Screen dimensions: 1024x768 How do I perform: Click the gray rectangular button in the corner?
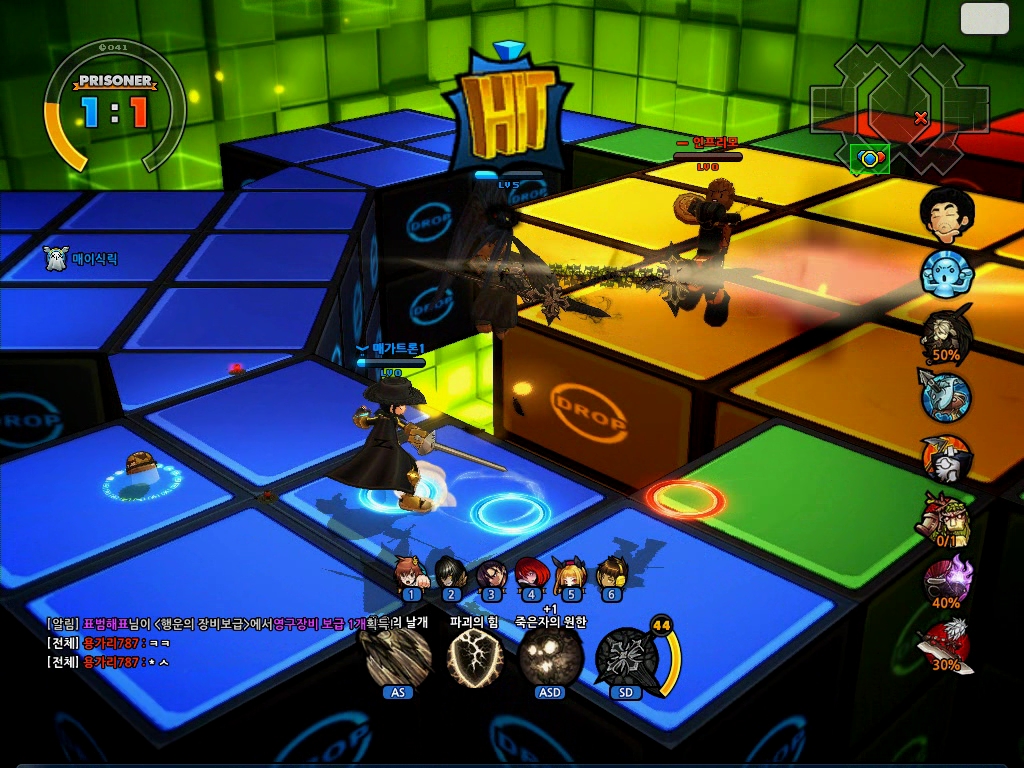(x=985, y=18)
